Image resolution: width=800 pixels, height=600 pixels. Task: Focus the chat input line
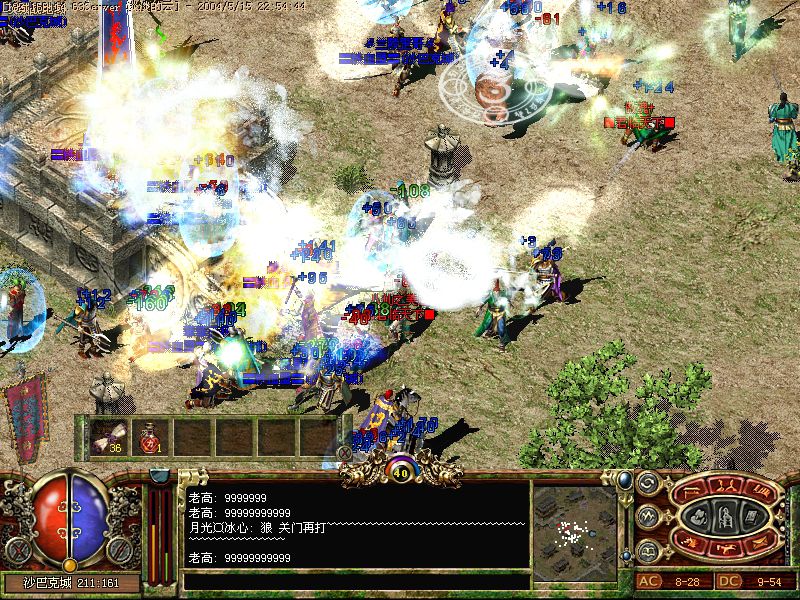click(x=355, y=580)
